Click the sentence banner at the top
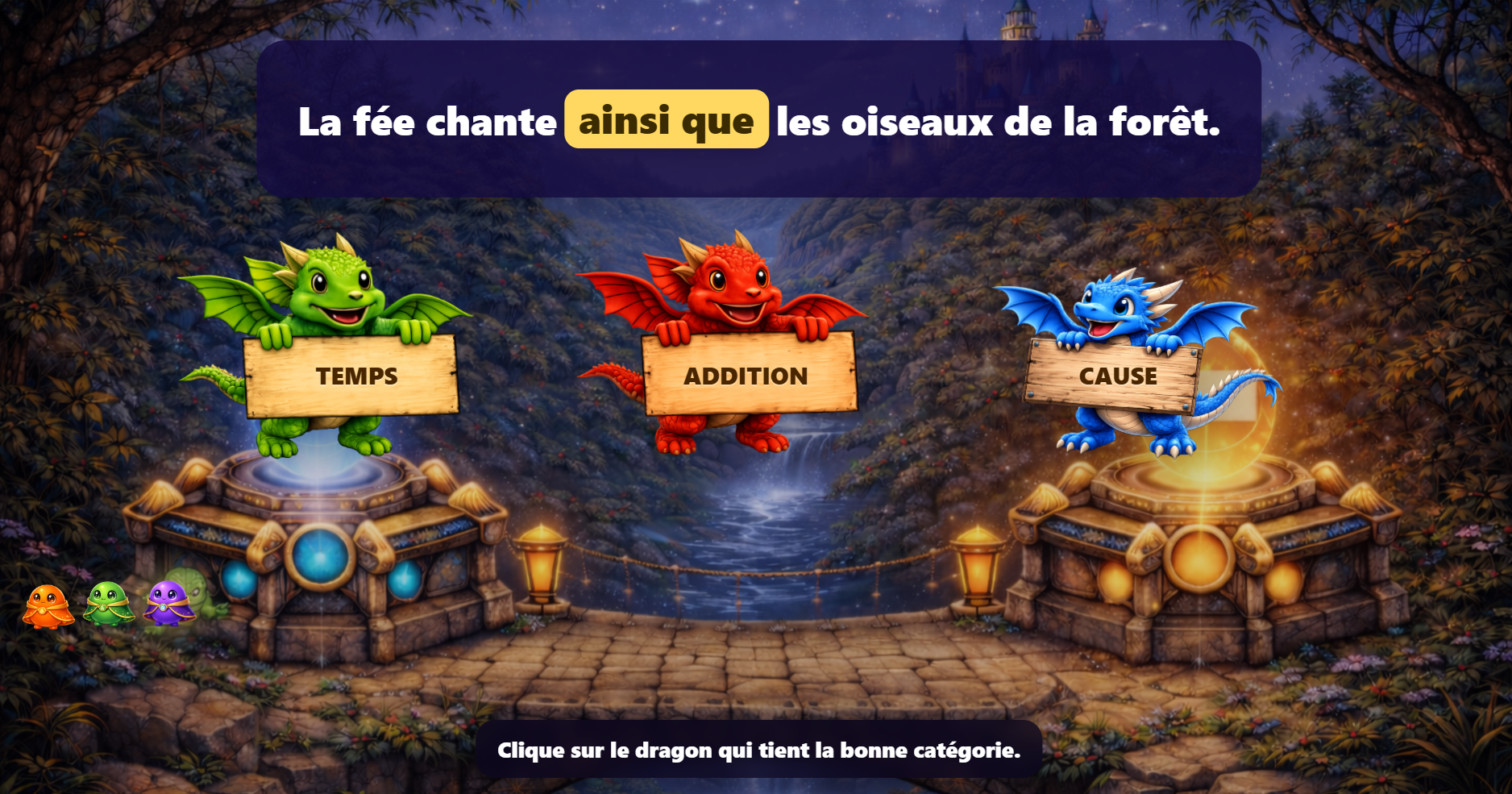1512x794 pixels. click(758, 121)
